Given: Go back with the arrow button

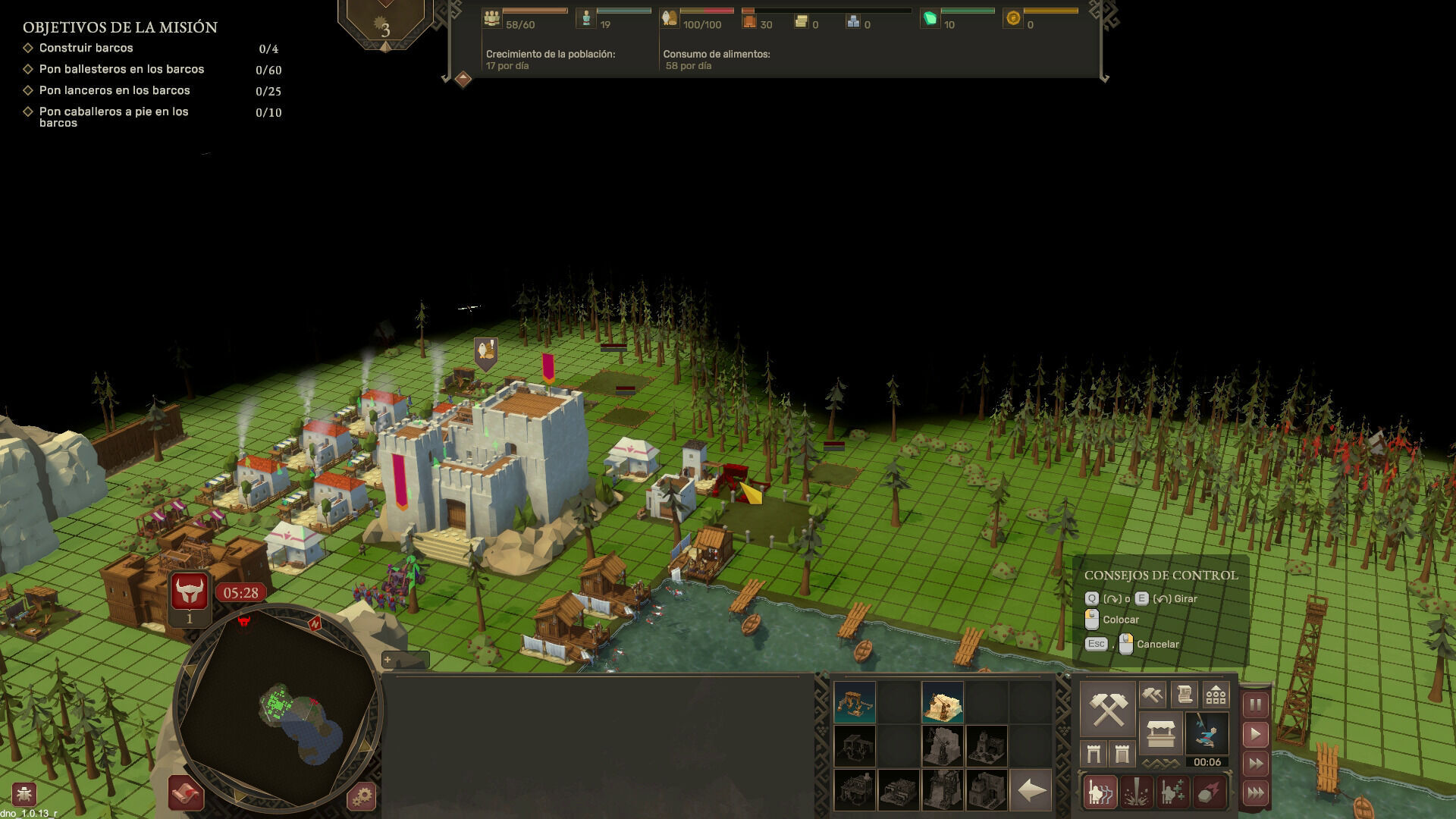Looking at the screenshot, I should (1031, 791).
